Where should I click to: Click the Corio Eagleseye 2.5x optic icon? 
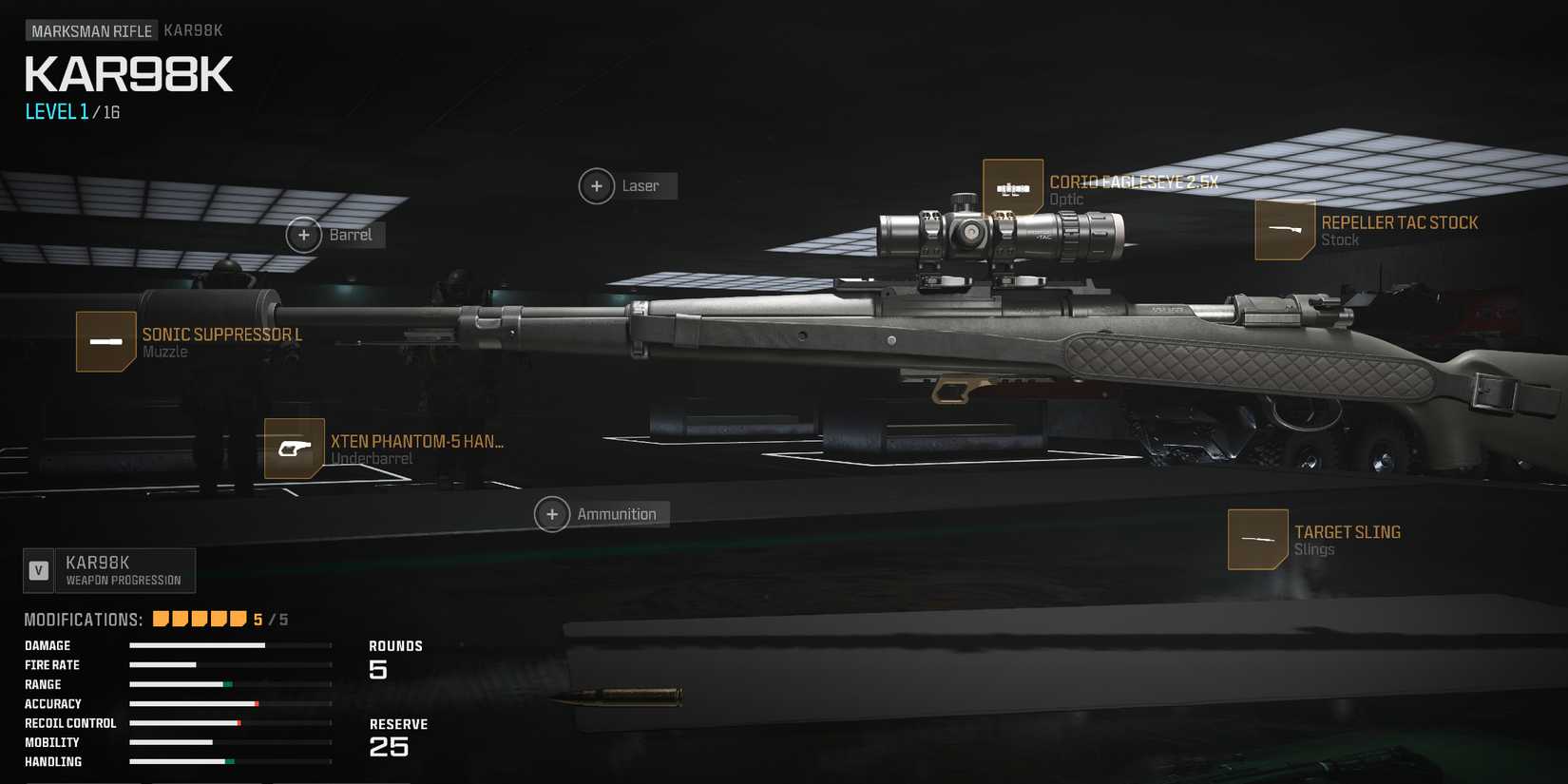pos(1013,190)
